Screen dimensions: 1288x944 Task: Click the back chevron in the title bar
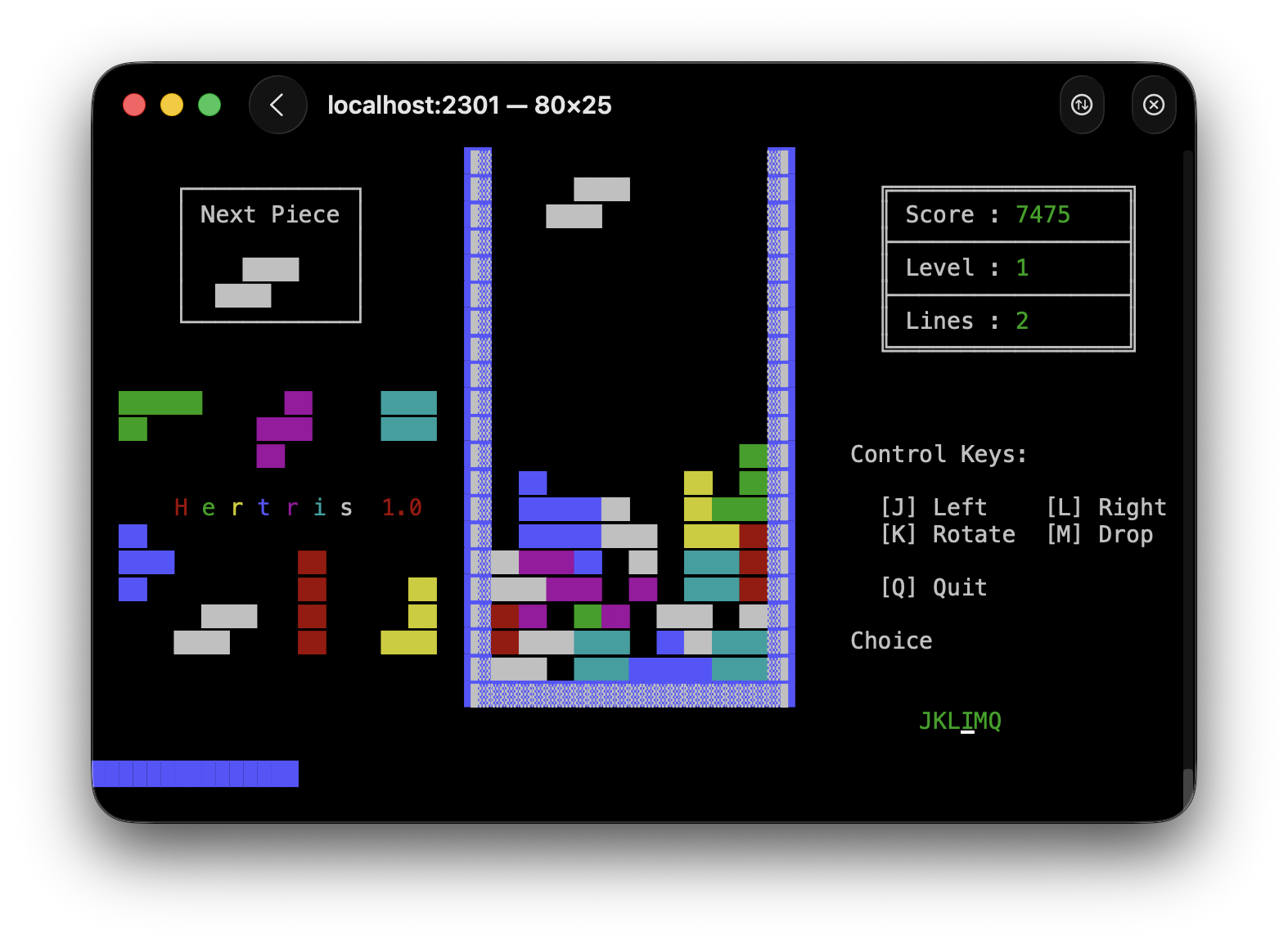coord(277,105)
